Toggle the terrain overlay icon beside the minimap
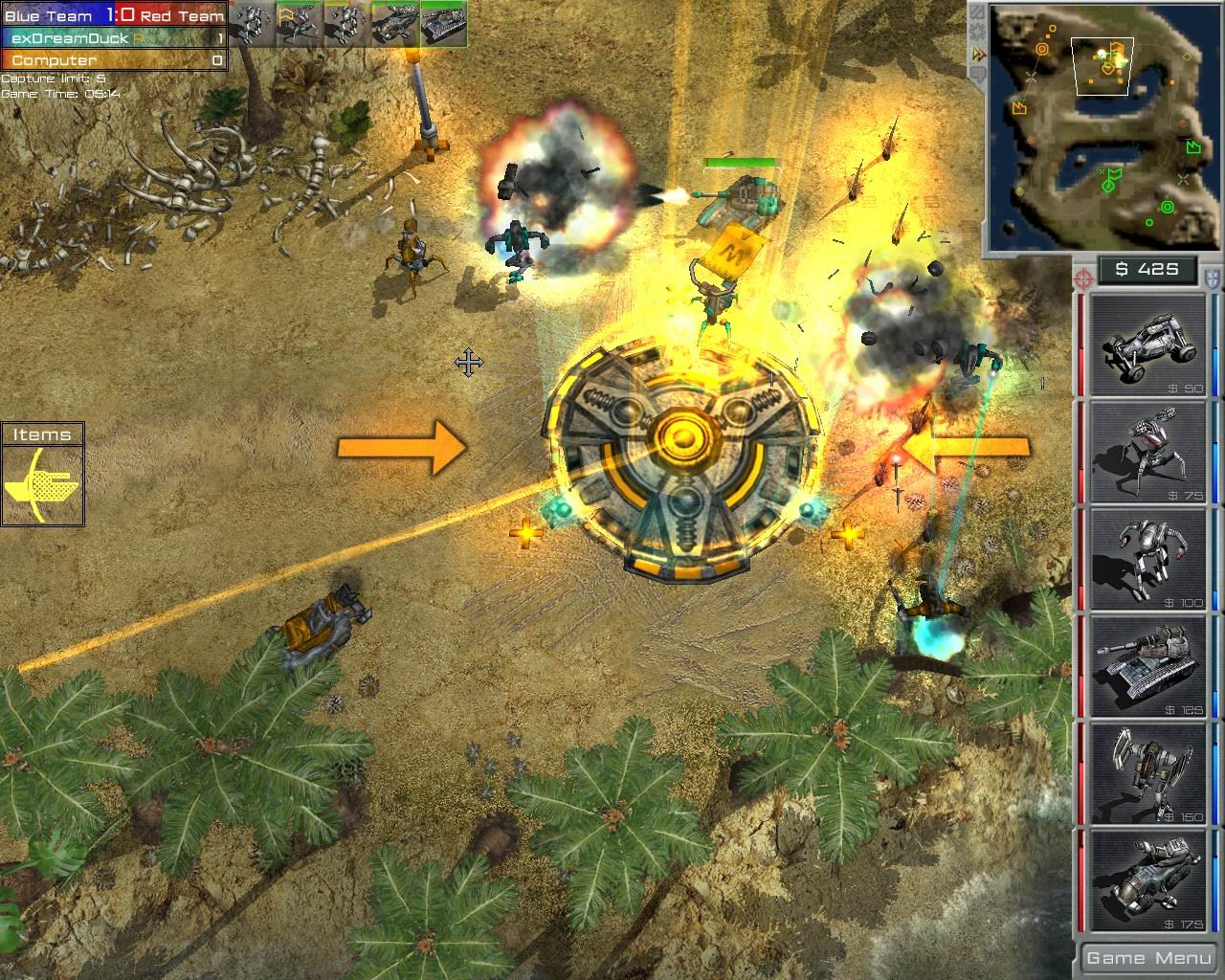 (977, 11)
